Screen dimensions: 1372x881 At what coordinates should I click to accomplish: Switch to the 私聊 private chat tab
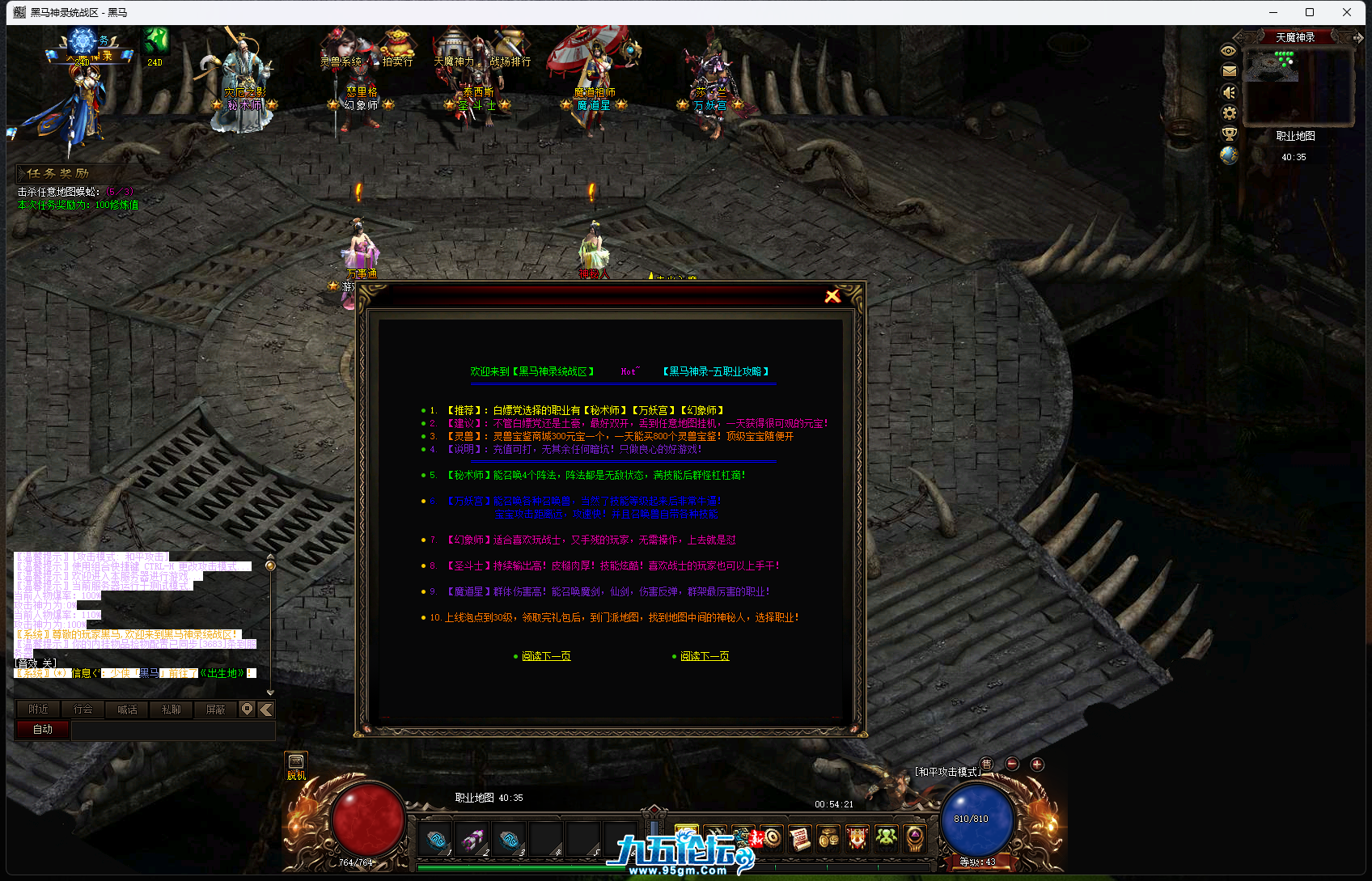171,709
